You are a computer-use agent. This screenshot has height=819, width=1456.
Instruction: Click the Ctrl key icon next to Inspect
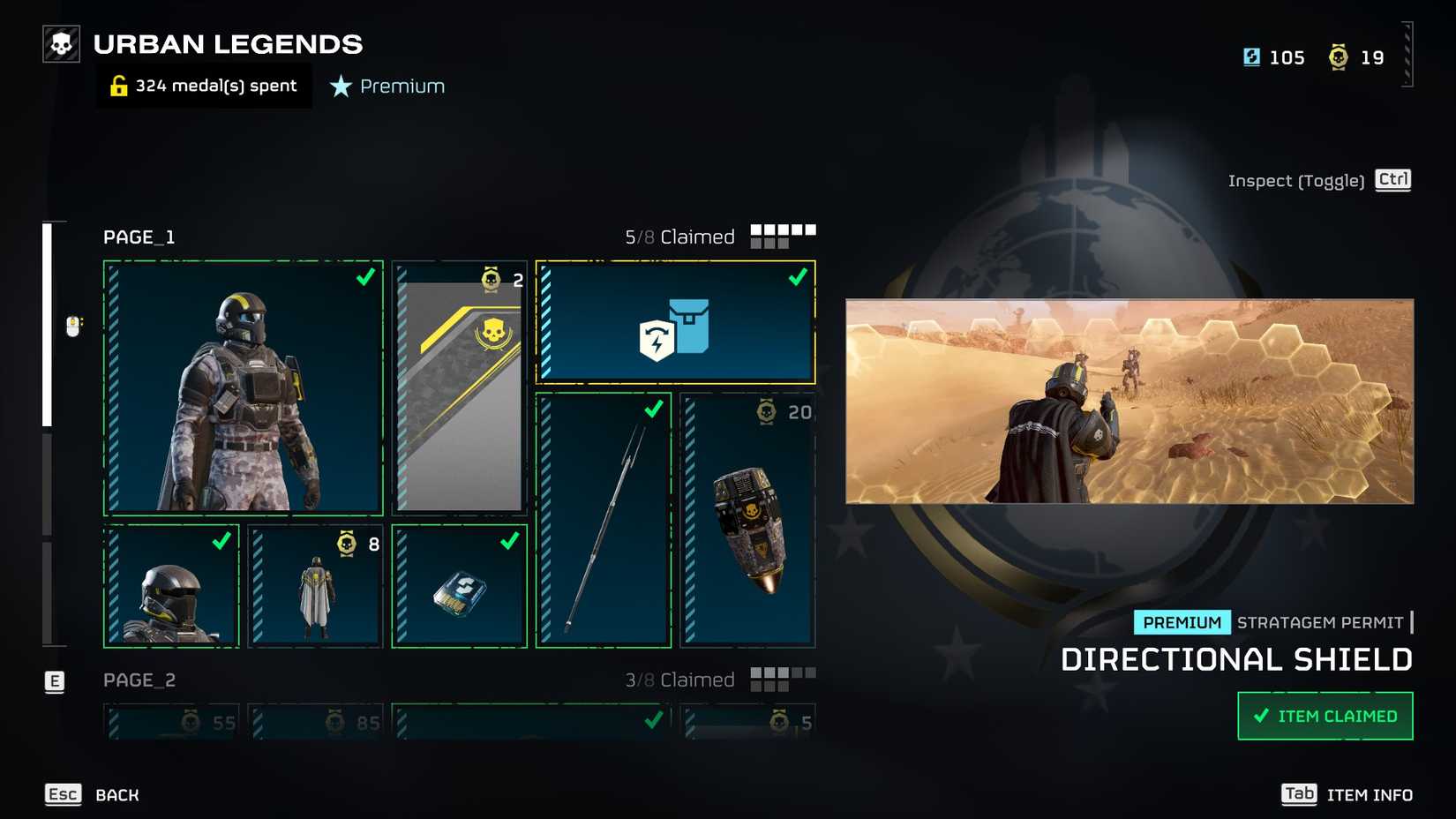(1392, 180)
